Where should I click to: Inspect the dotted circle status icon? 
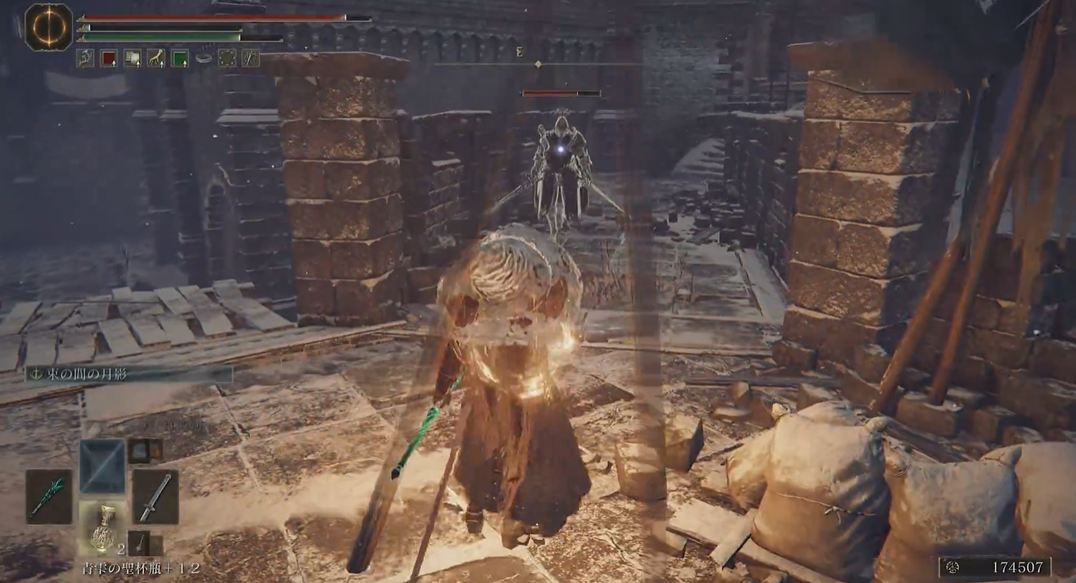(227, 58)
